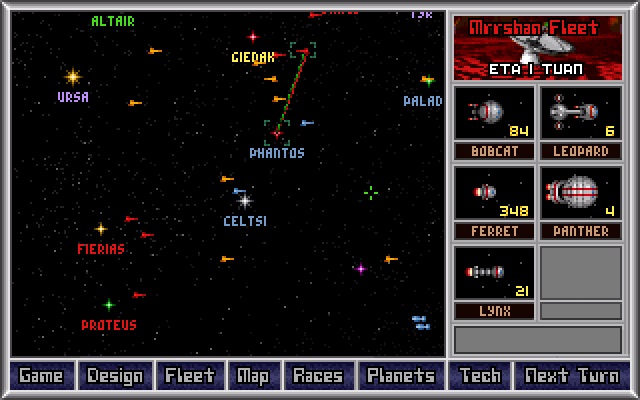640x400 pixels.
Task: Select the Phantos star system
Action: pyautogui.click(x=277, y=133)
